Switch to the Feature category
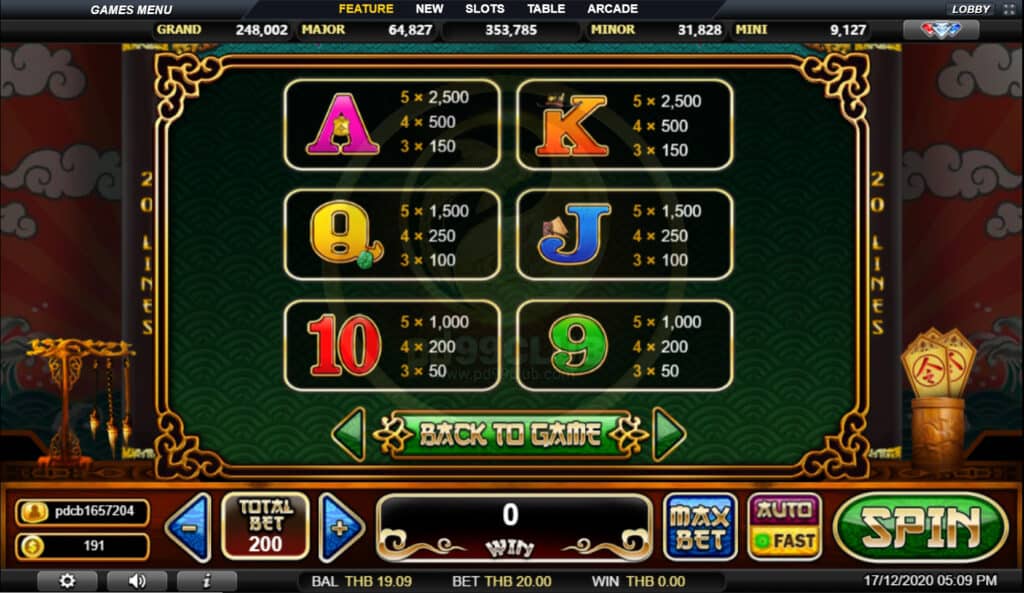Image resolution: width=1024 pixels, height=593 pixels. click(366, 9)
